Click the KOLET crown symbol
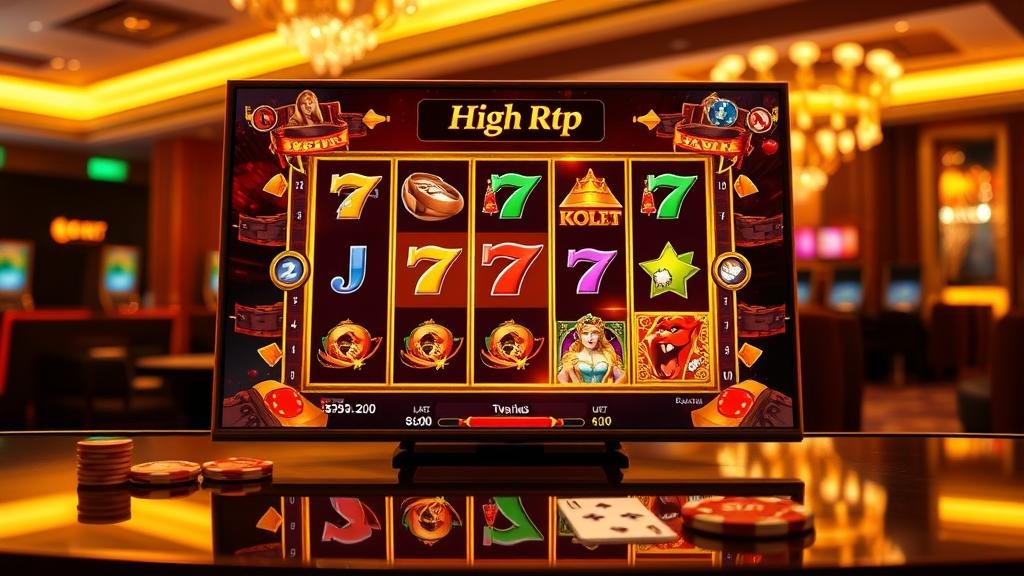Screen dimensions: 1024x576 click(589, 196)
